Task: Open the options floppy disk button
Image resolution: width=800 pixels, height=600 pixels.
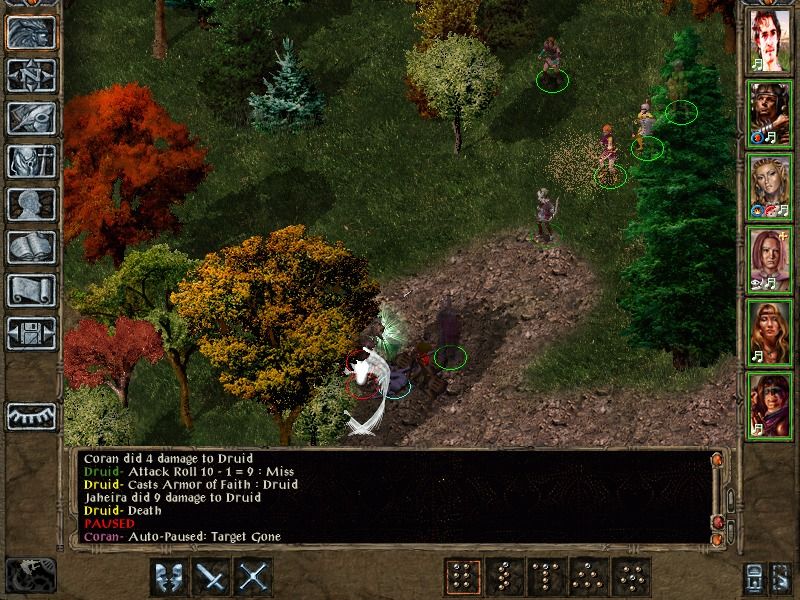Action: tap(30, 333)
